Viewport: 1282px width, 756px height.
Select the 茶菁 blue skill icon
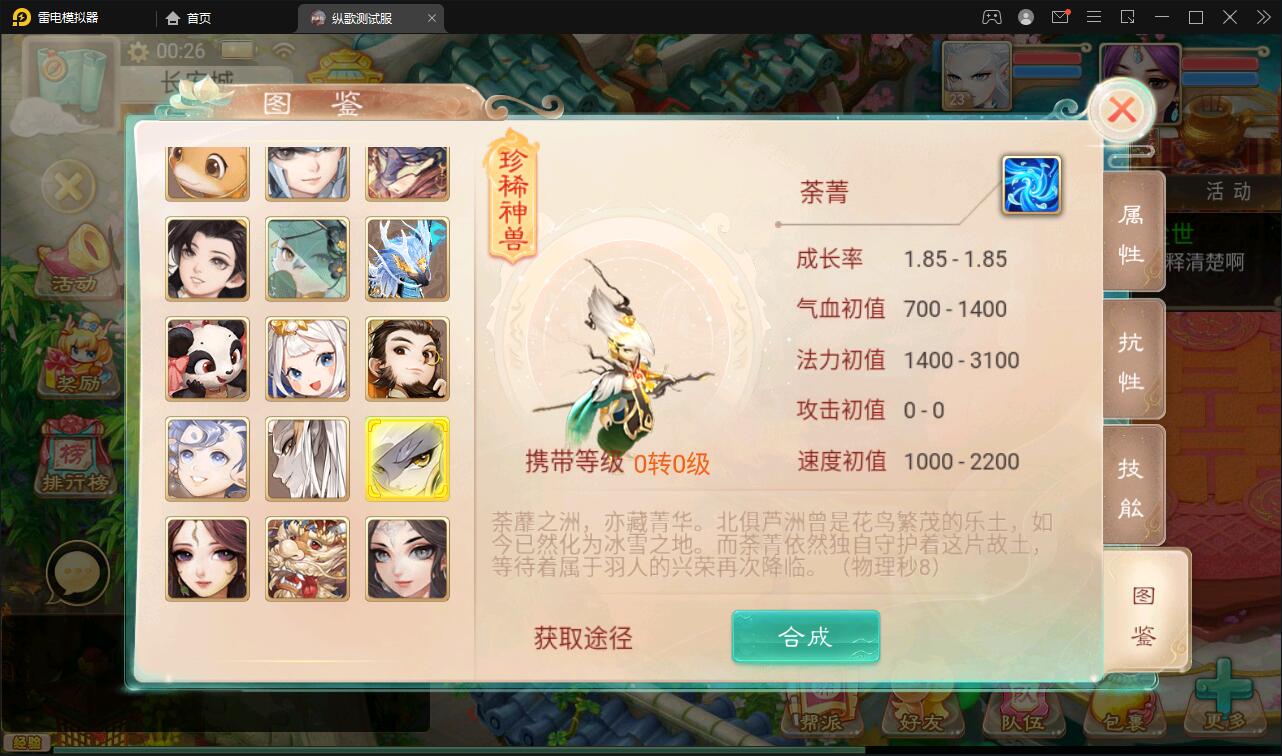click(1033, 185)
